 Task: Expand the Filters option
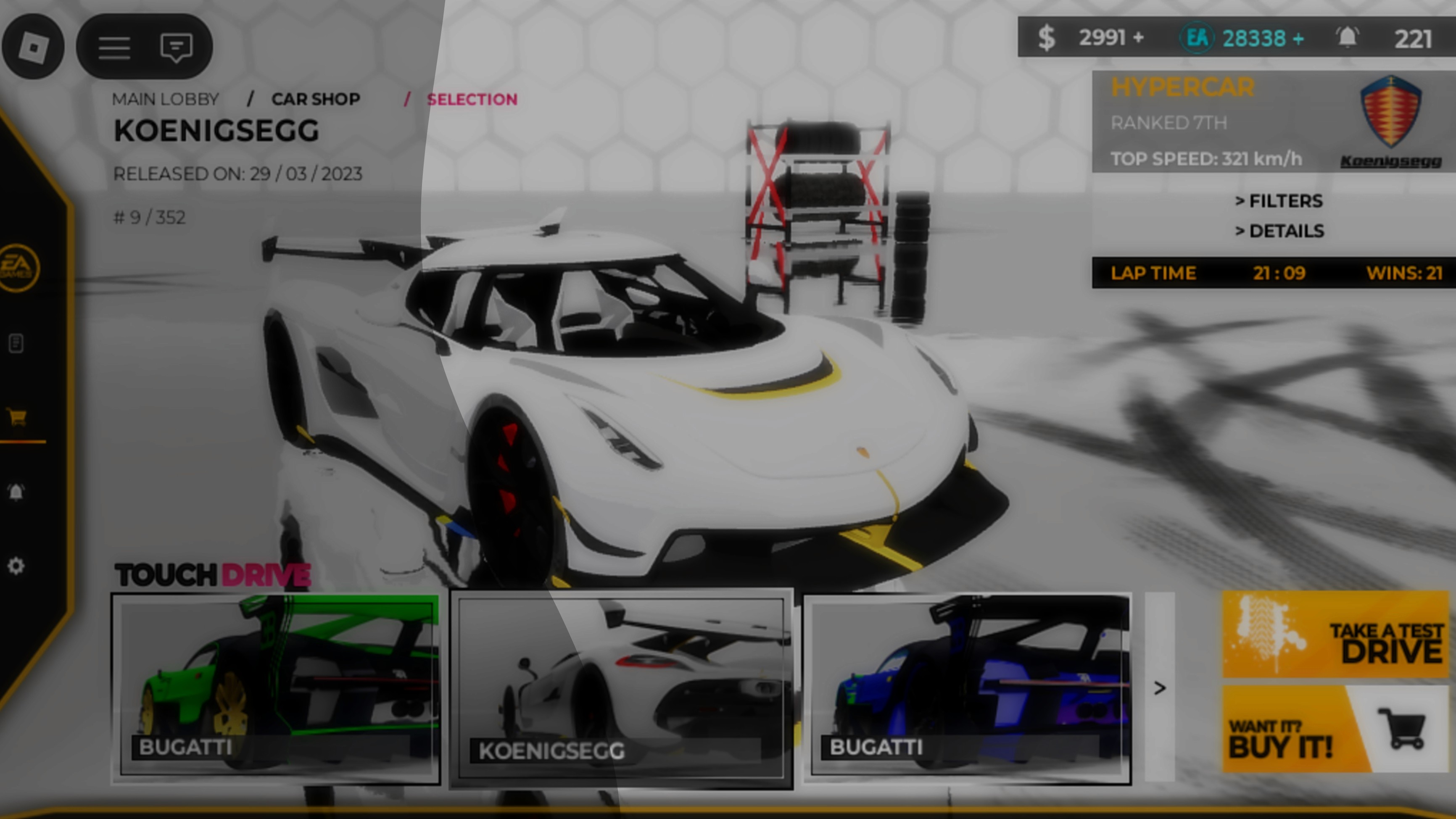(1279, 200)
